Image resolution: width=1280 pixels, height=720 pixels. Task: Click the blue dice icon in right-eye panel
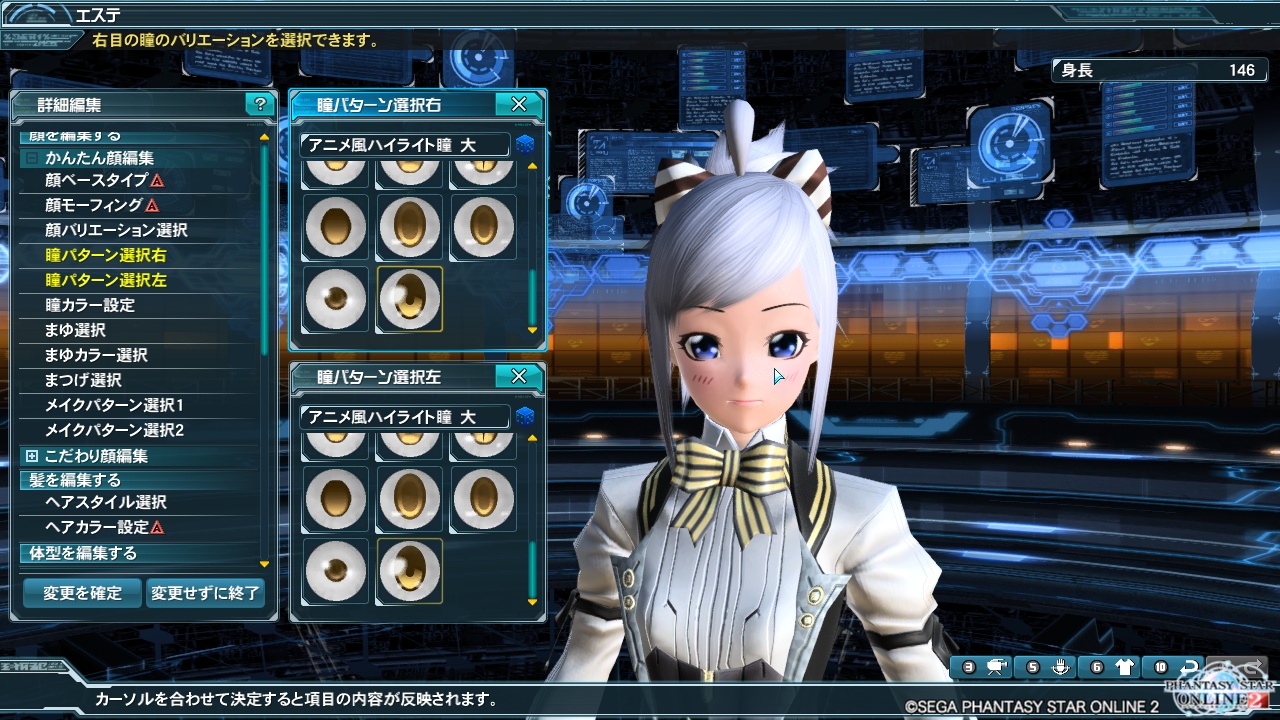pos(525,145)
